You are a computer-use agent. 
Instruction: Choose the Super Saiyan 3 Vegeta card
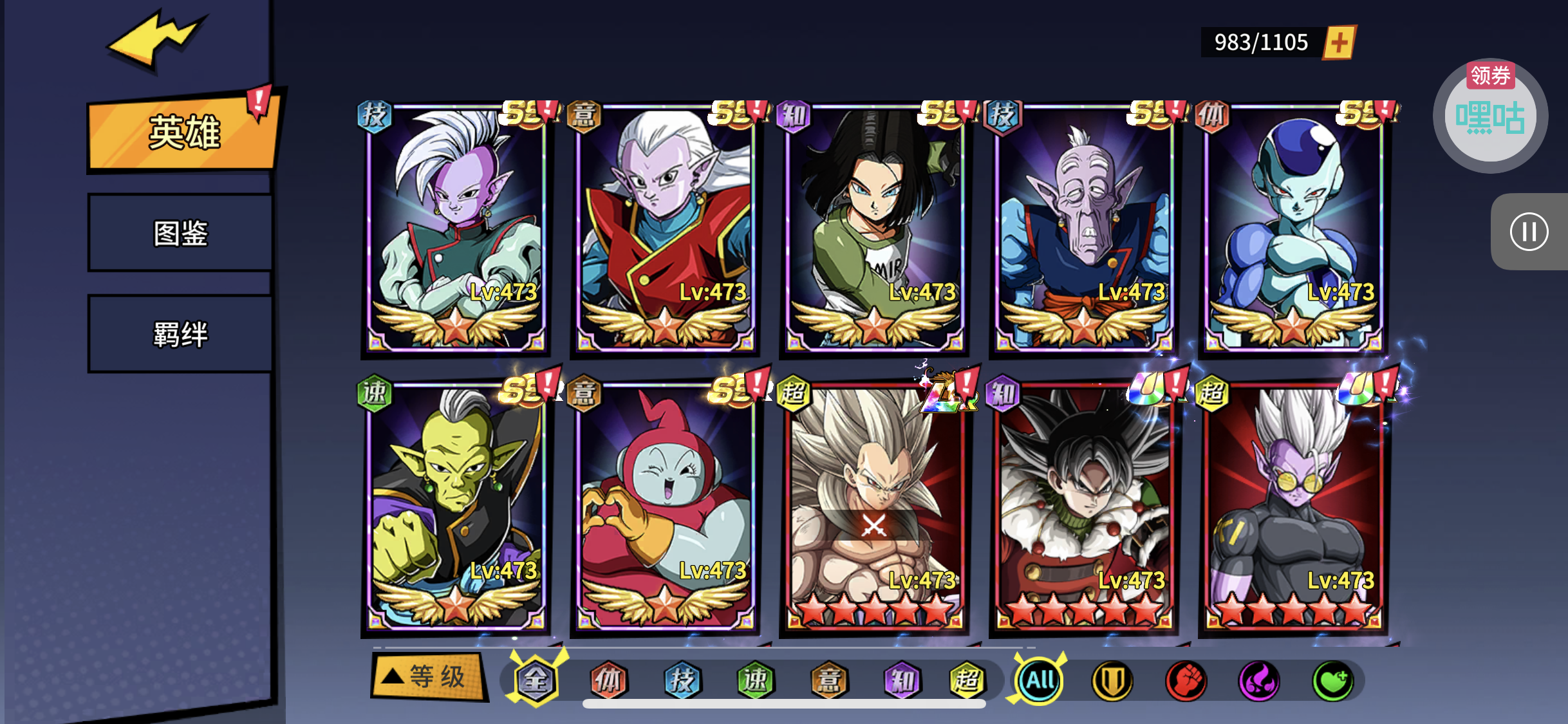pos(874,505)
